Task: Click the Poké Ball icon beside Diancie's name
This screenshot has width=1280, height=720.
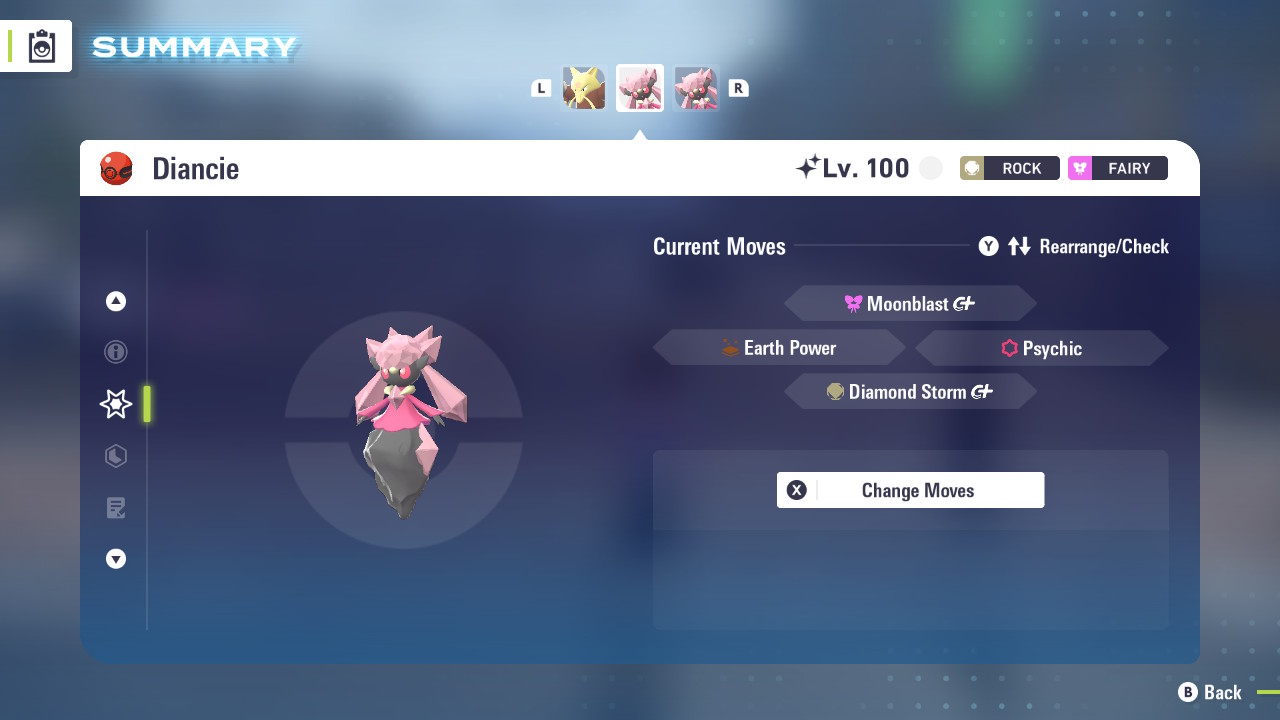Action: tap(117, 168)
